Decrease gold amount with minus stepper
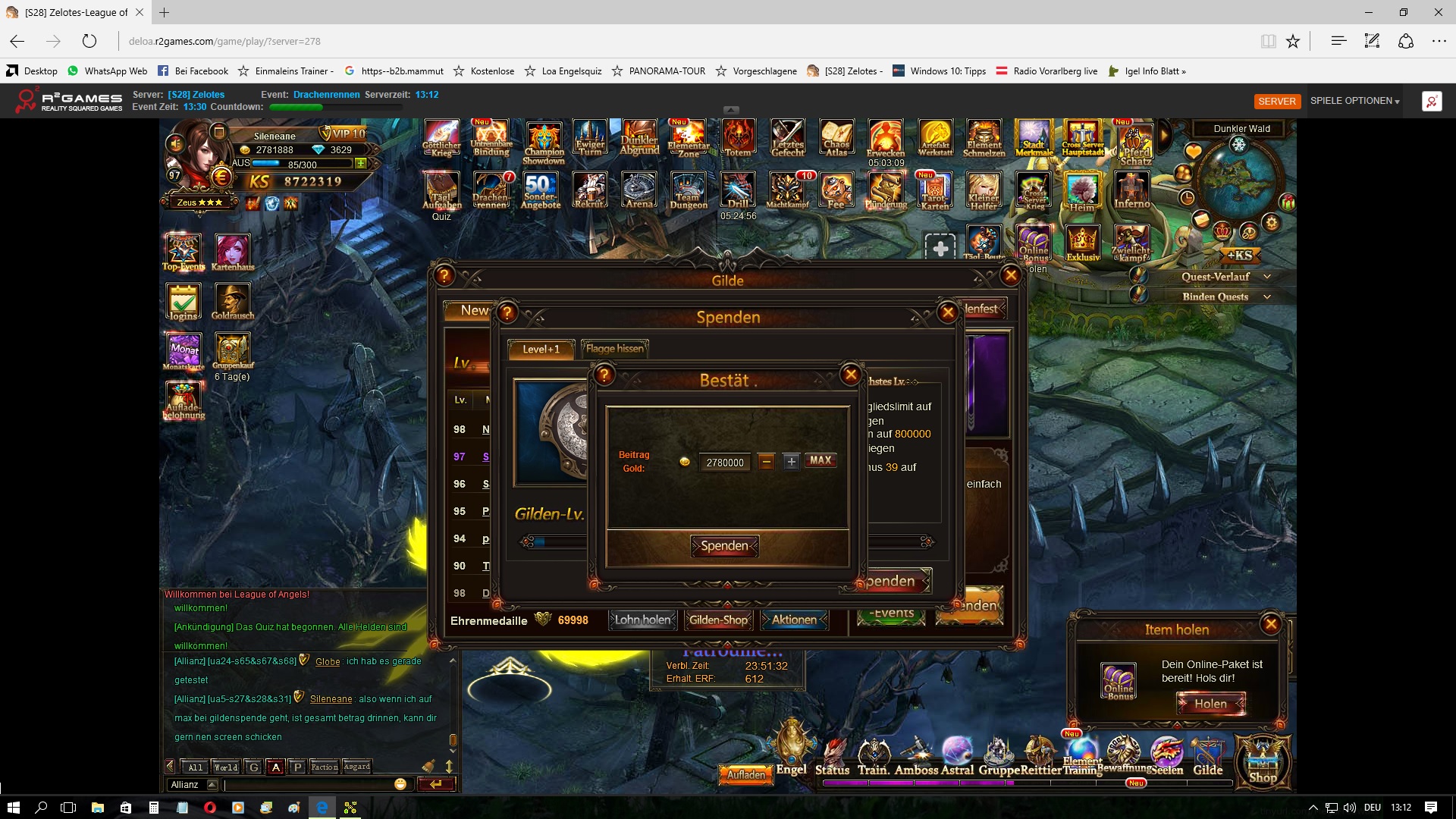 point(767,461)
